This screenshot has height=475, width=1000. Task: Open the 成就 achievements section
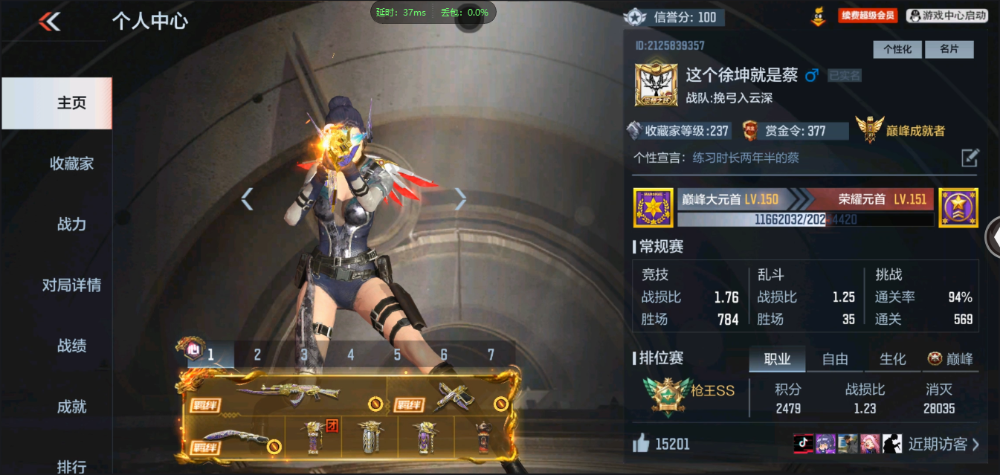(71, 406)
